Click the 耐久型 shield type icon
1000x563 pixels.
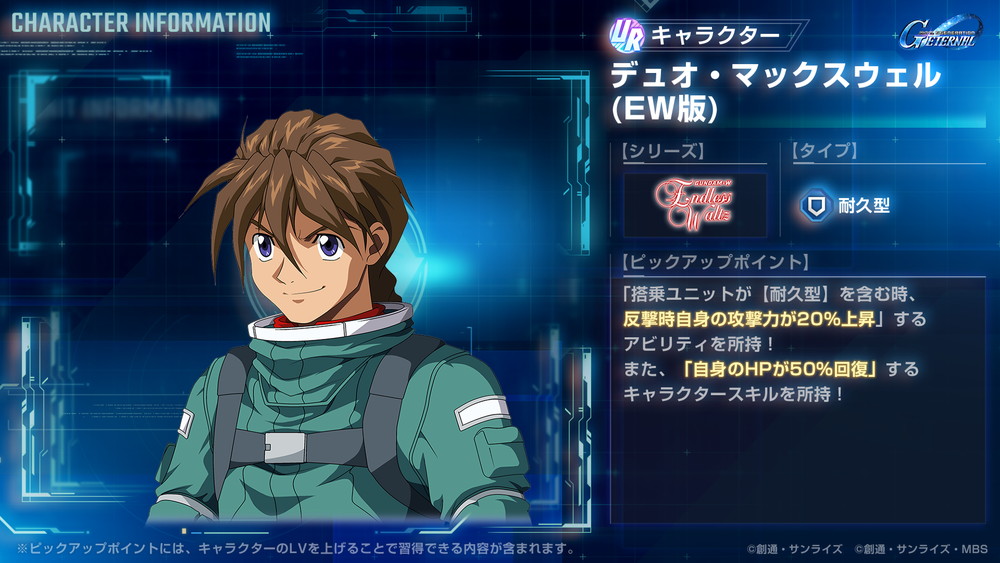[x=816, y=206]
